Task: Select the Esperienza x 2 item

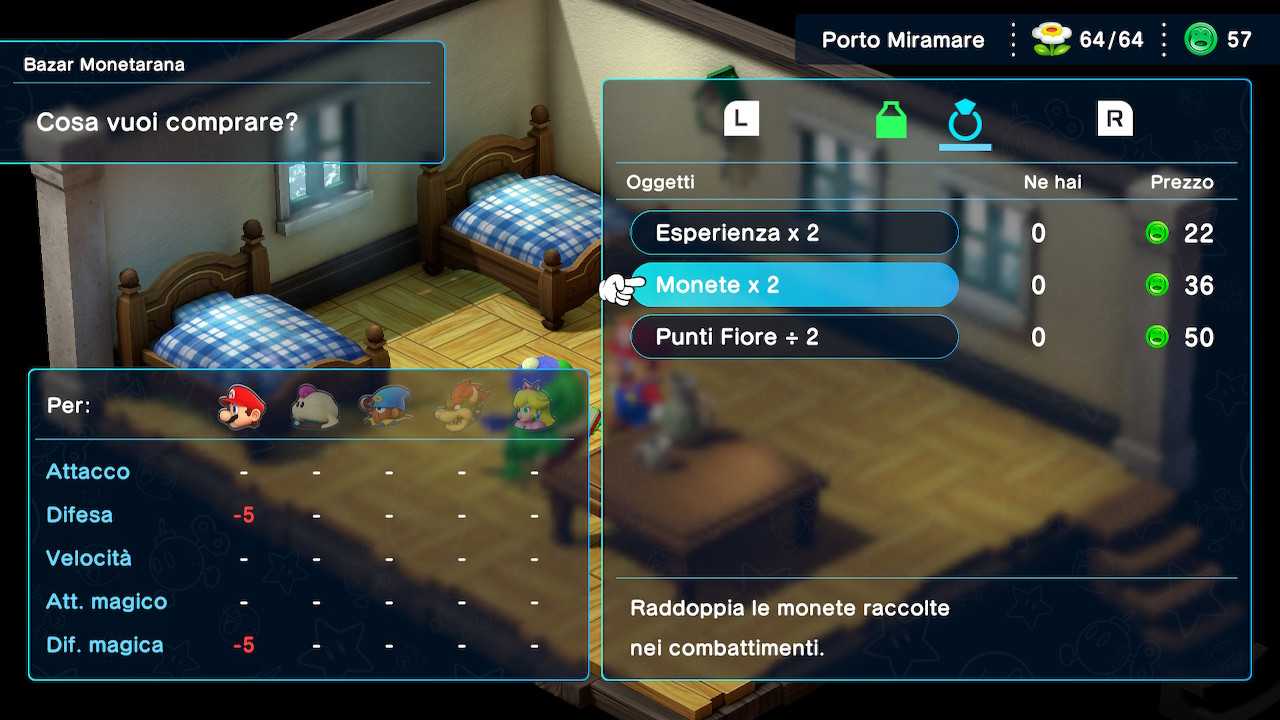Action: click(794, 233)
